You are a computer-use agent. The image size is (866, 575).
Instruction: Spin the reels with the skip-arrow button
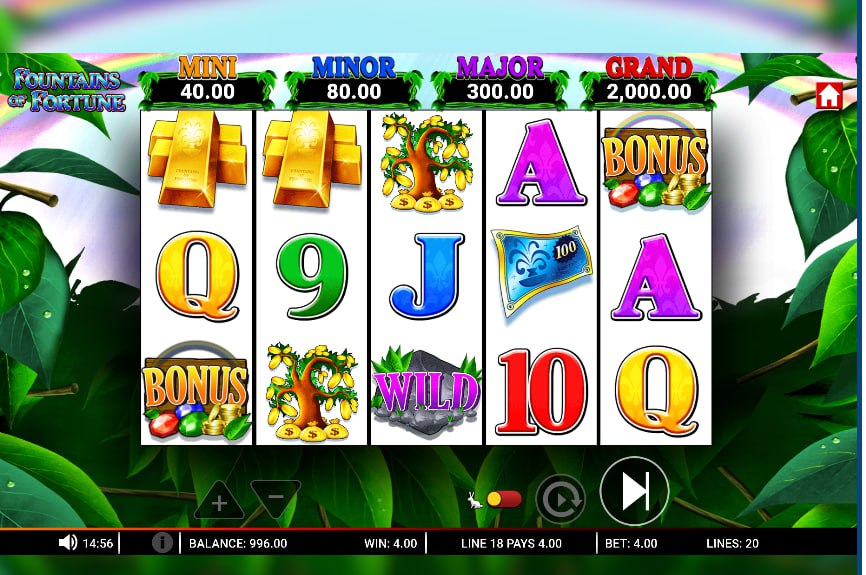pyautogui.click(x=635, y=491)
